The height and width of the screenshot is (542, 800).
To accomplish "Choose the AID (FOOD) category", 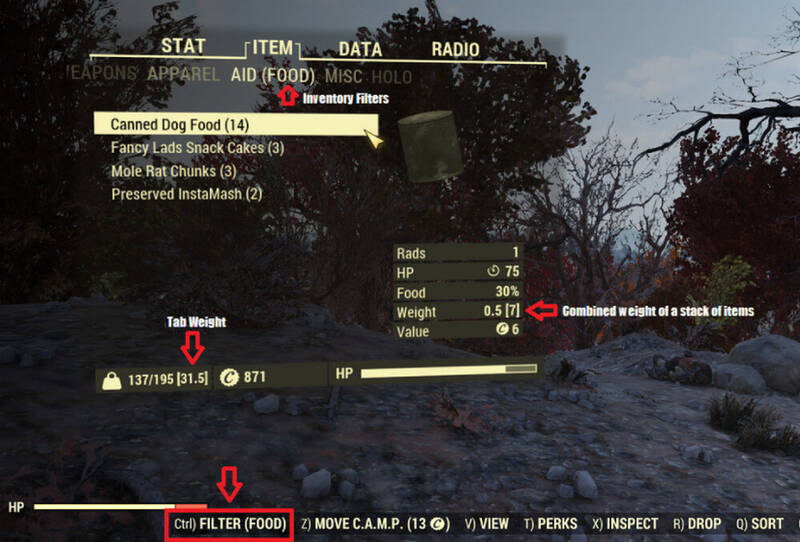I will click(x=273, y=75).
